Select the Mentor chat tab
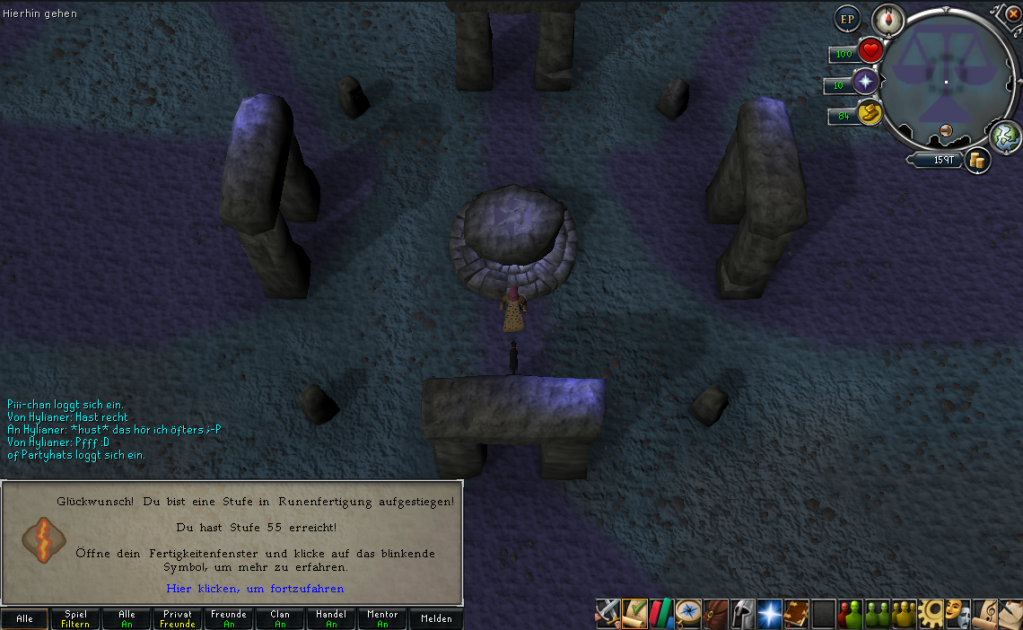This screenshot has height=630, width=1023. click(382, 619)
